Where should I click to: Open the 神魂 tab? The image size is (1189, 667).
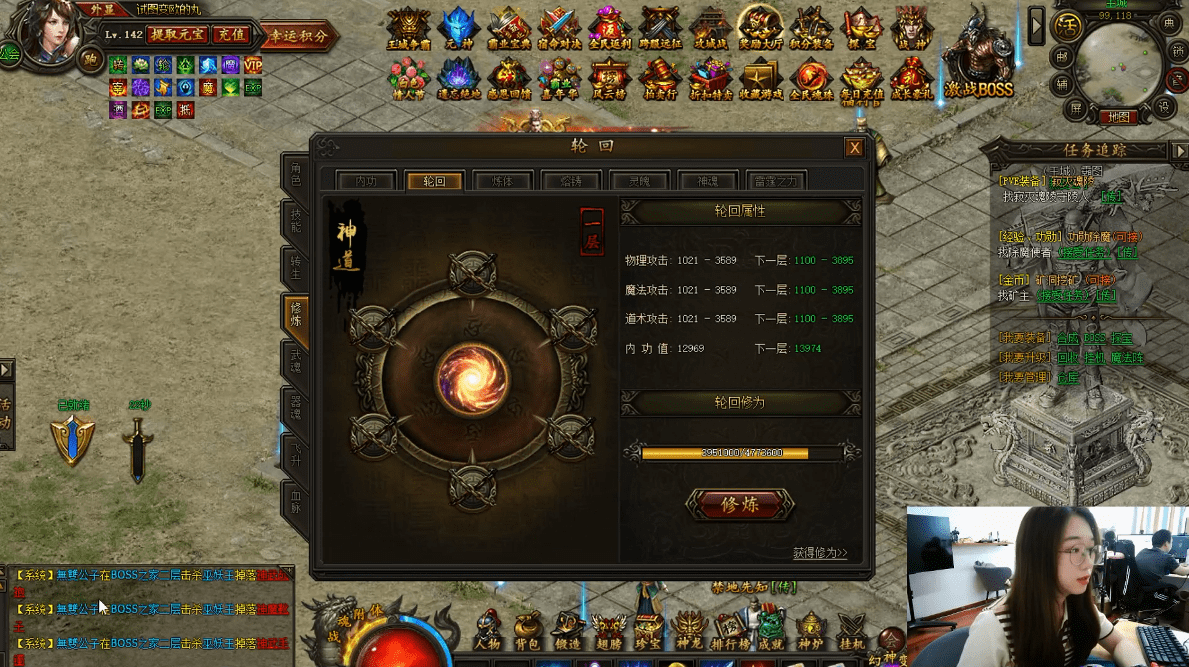(x=707, y=181)
